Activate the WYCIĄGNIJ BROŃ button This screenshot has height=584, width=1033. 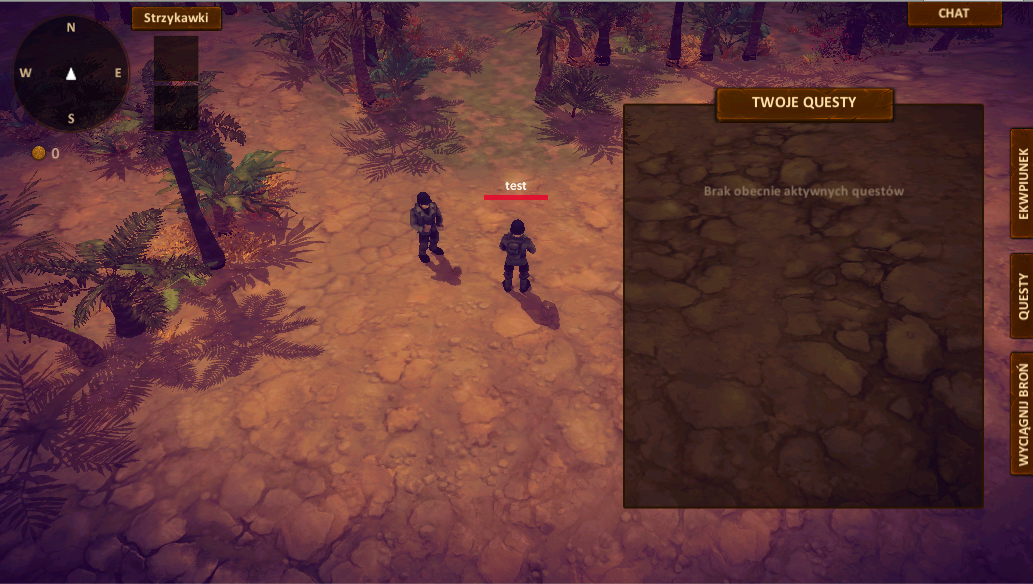(x=1022, y=413)
